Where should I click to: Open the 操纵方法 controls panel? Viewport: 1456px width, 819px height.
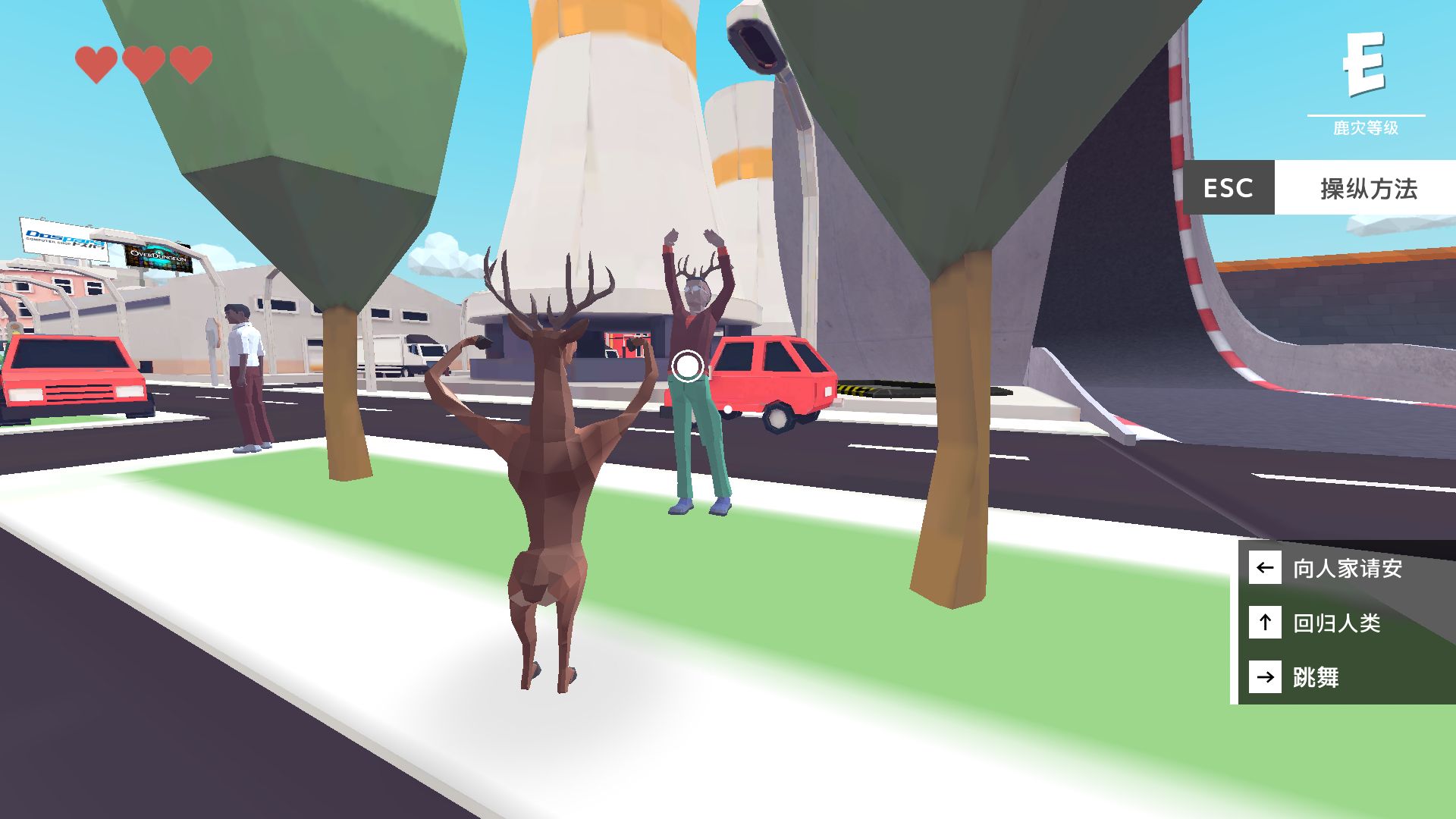point(1366,188)
